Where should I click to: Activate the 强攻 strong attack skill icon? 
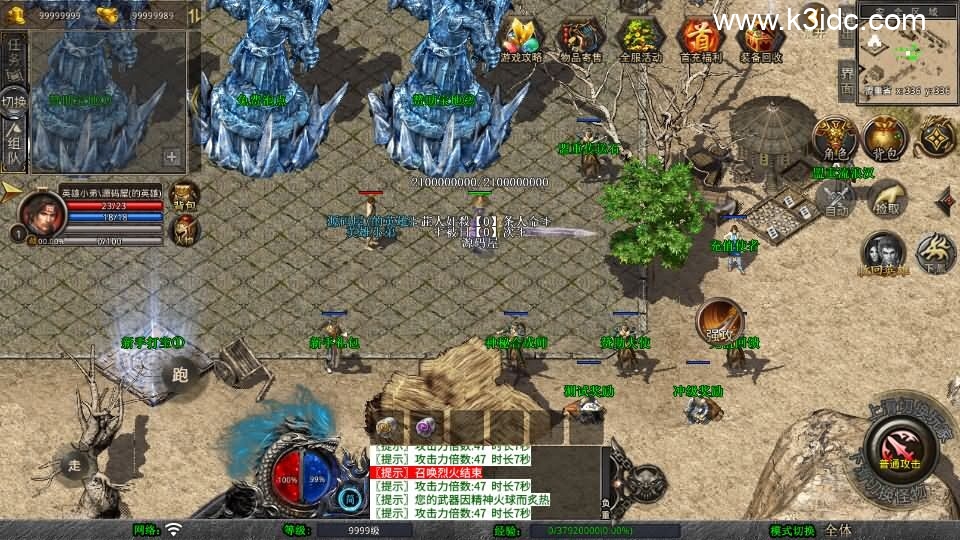[x=716, y=320]
